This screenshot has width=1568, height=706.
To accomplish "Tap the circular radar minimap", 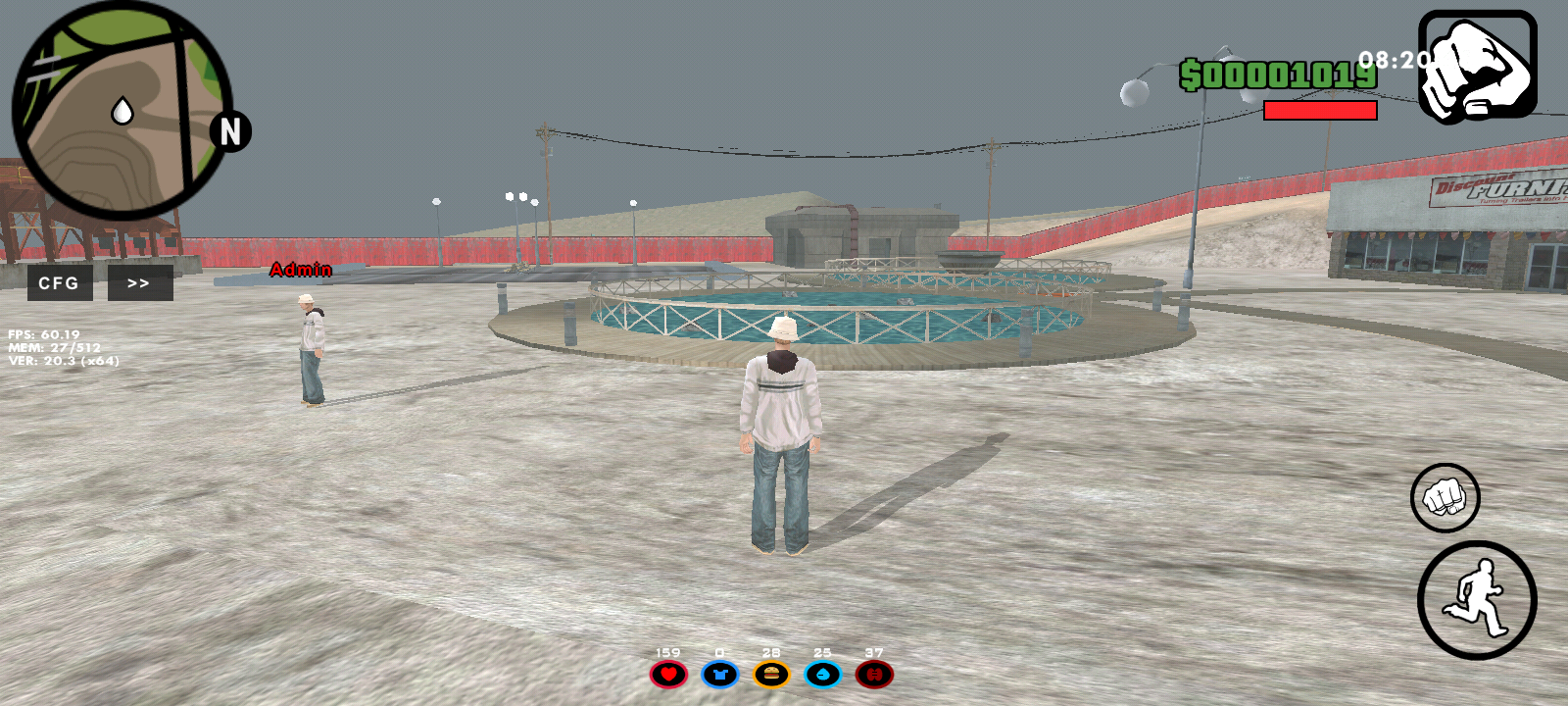I will [x=122, y=110].
